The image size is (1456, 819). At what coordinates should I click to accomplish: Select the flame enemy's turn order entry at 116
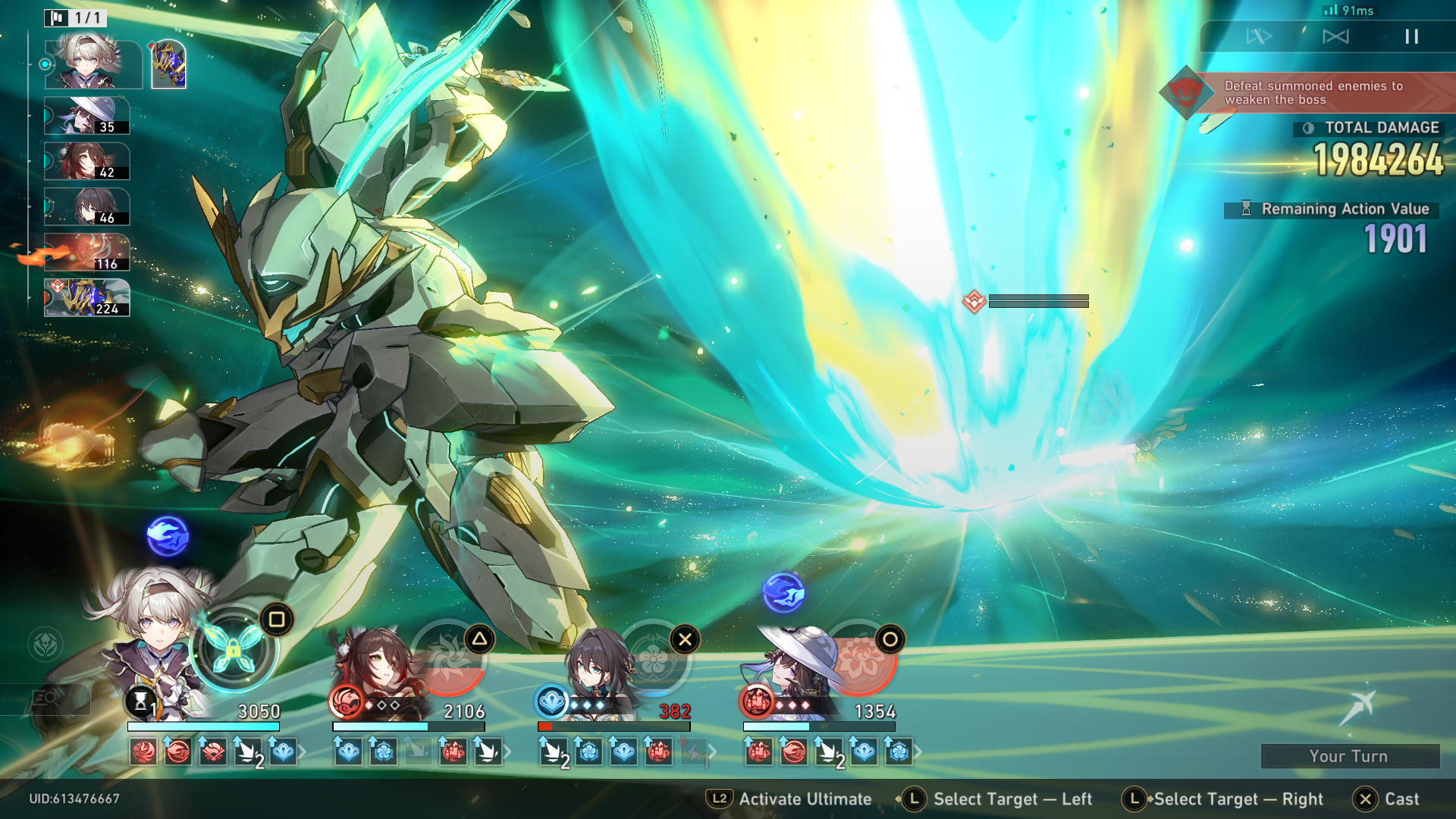pyautogui.click(x=86, y=253)
